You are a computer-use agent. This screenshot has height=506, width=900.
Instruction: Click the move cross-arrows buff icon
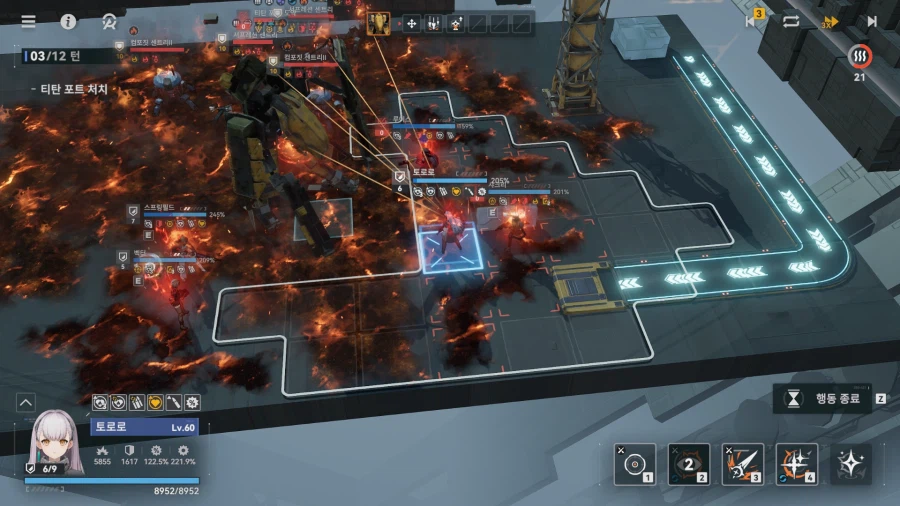(411, 23)
